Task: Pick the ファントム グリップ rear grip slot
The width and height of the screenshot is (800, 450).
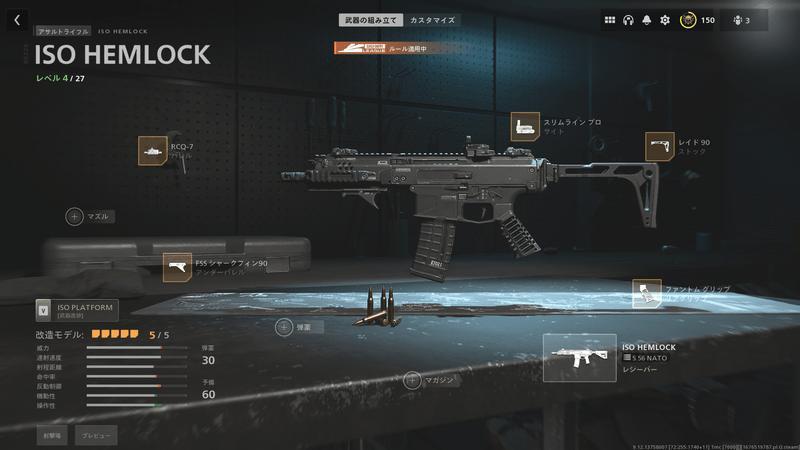Action: point(647,294)
